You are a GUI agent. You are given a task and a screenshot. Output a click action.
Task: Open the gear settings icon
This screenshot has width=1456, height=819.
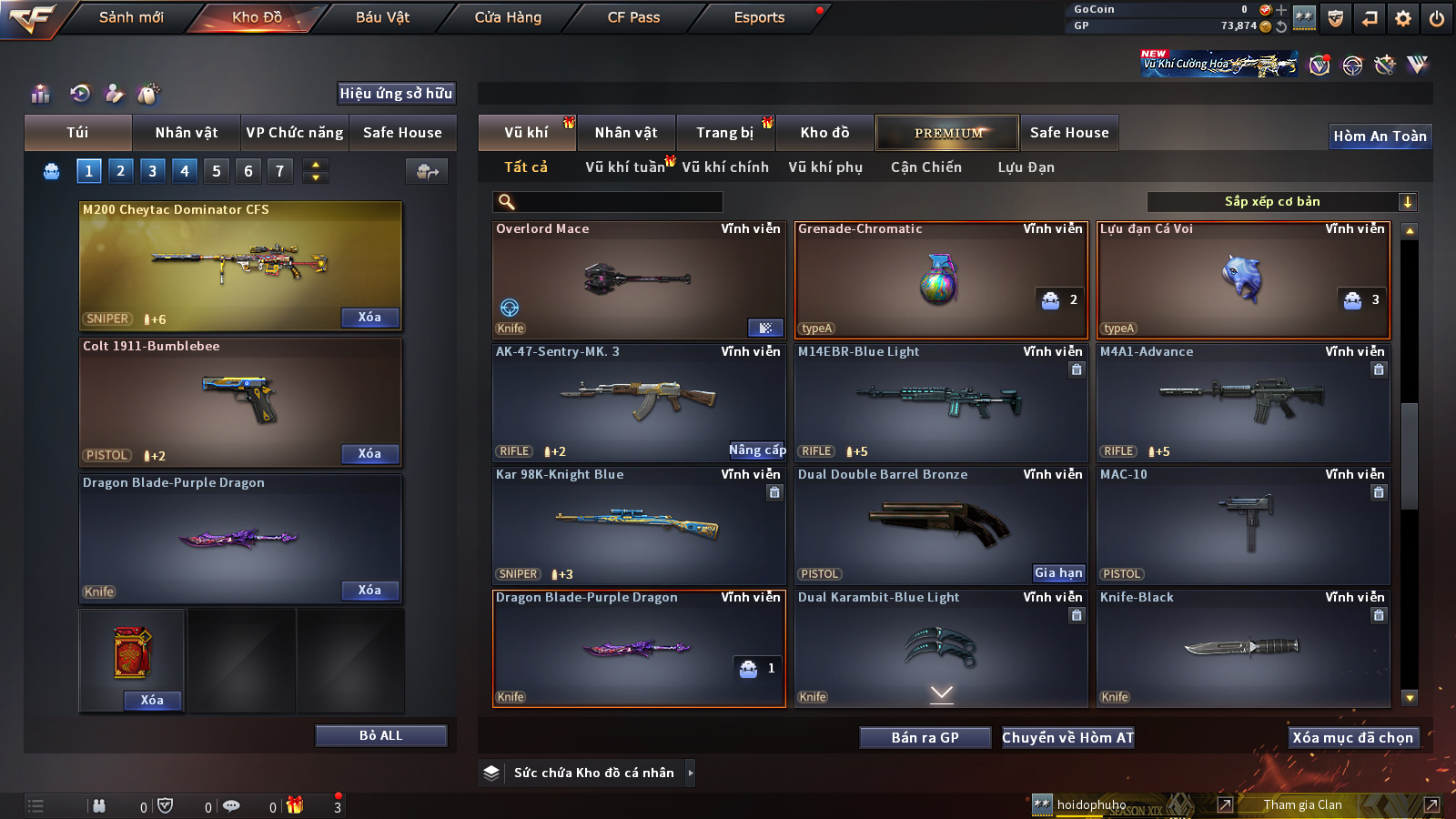[1403, 18]
